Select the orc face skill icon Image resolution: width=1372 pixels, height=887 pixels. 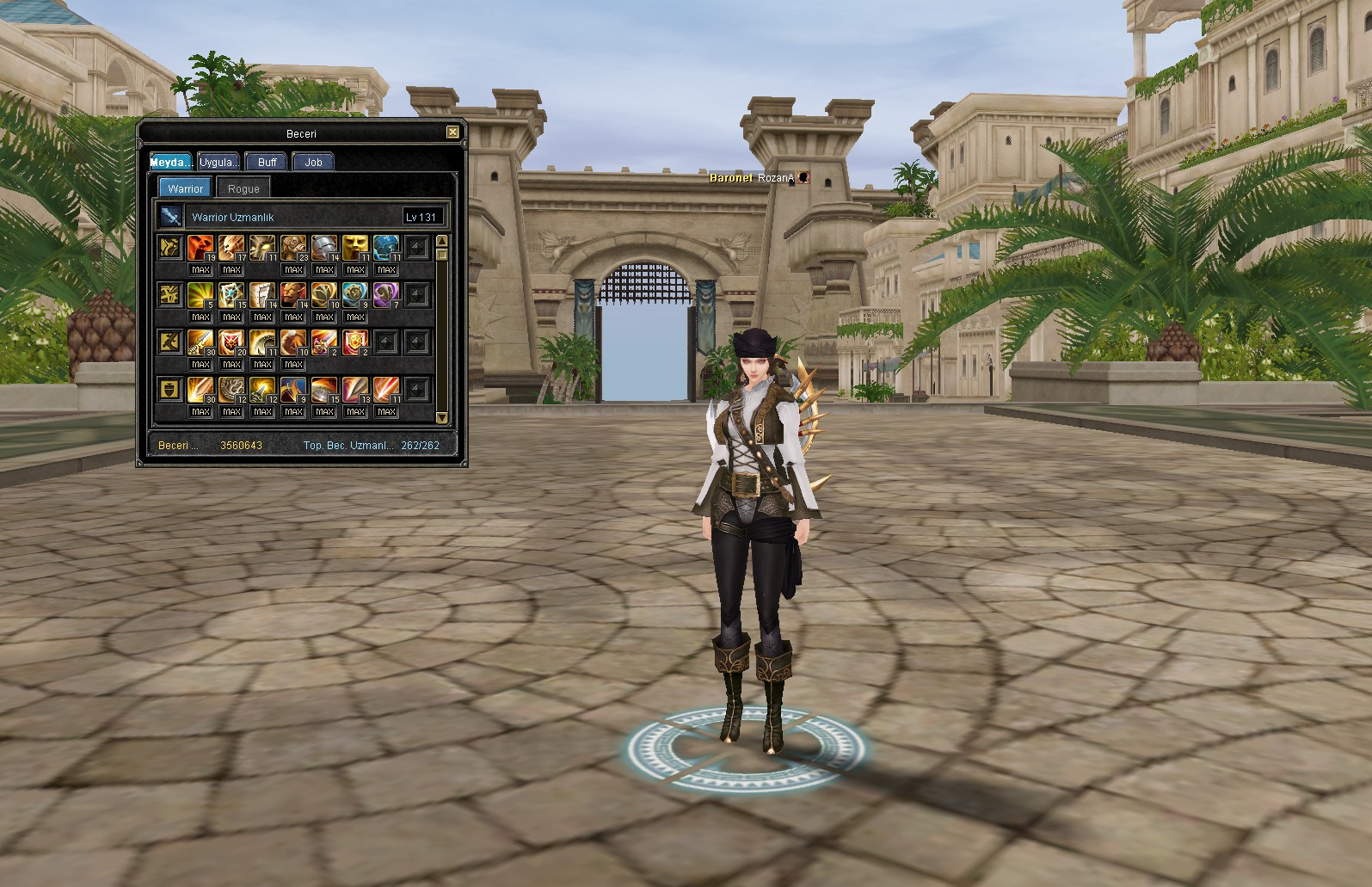pyautogui.click(x=293, y=295)
